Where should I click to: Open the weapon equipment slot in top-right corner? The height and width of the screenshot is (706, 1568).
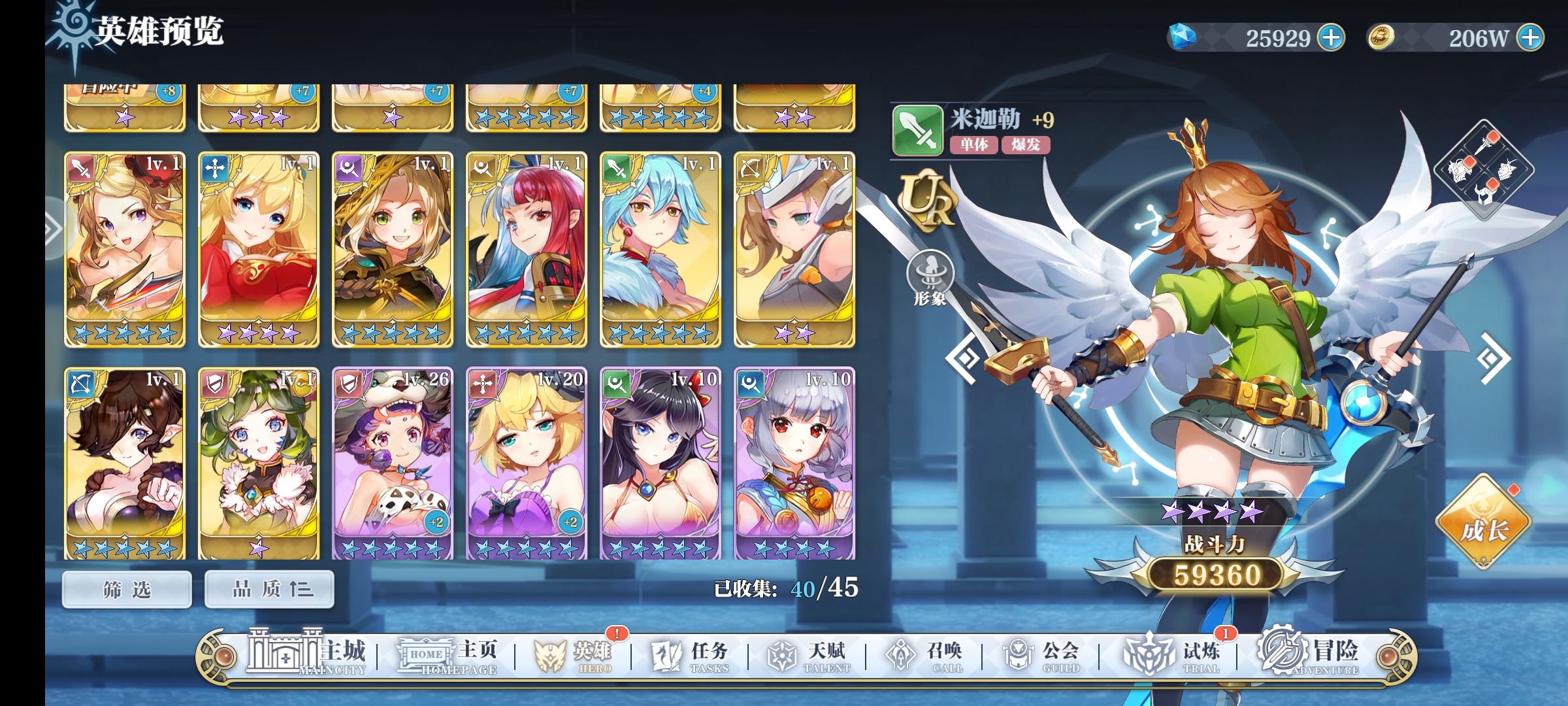1483,145
